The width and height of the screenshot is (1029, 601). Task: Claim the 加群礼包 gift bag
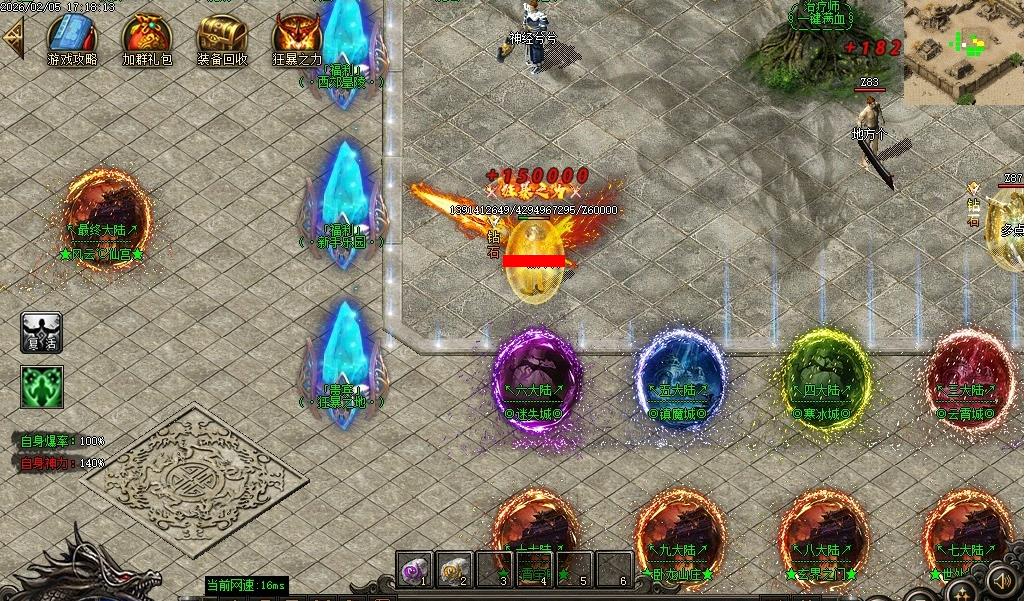click(146, 36)
